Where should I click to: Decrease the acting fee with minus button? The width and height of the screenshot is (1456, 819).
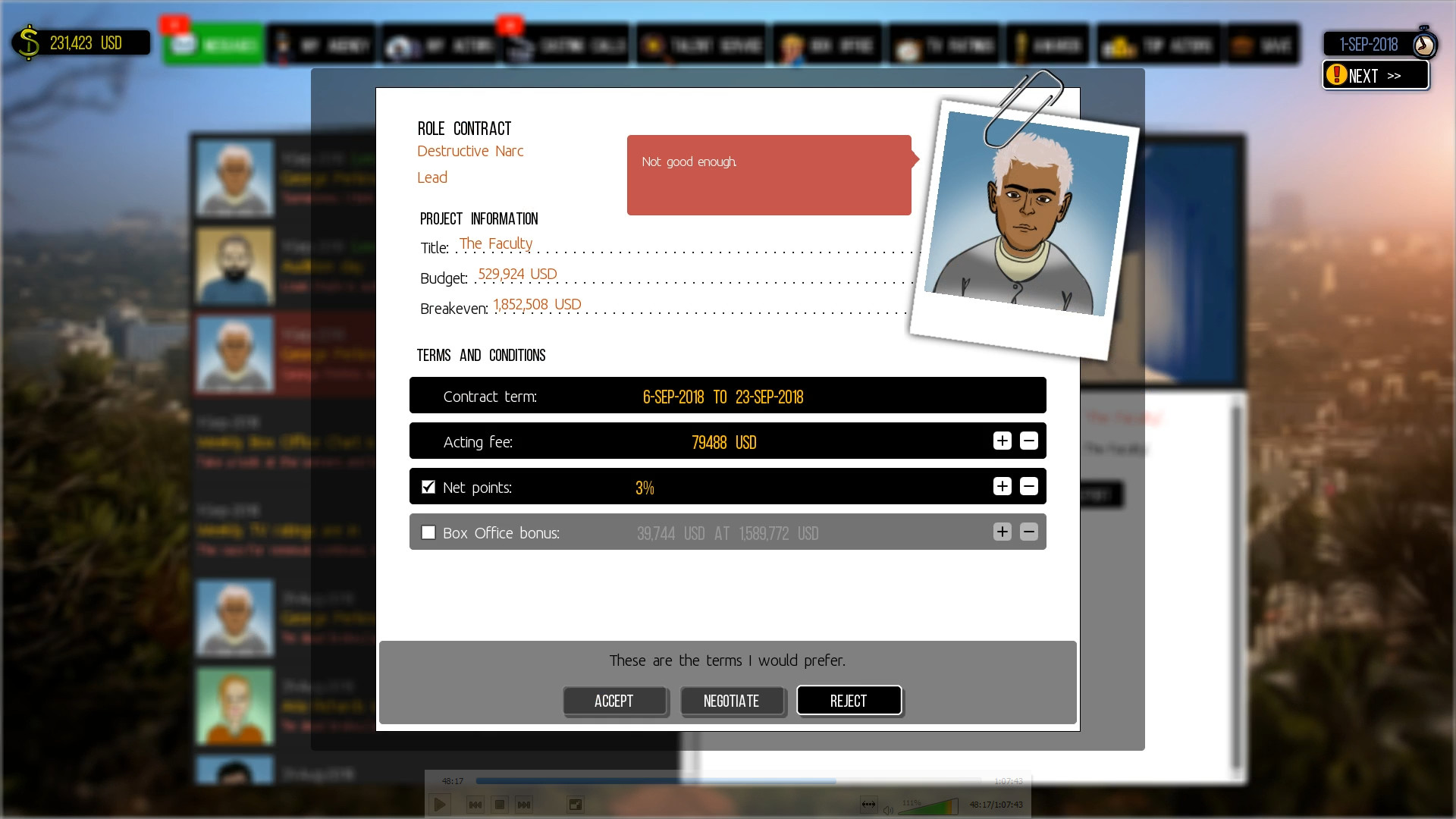point(1029,441)
